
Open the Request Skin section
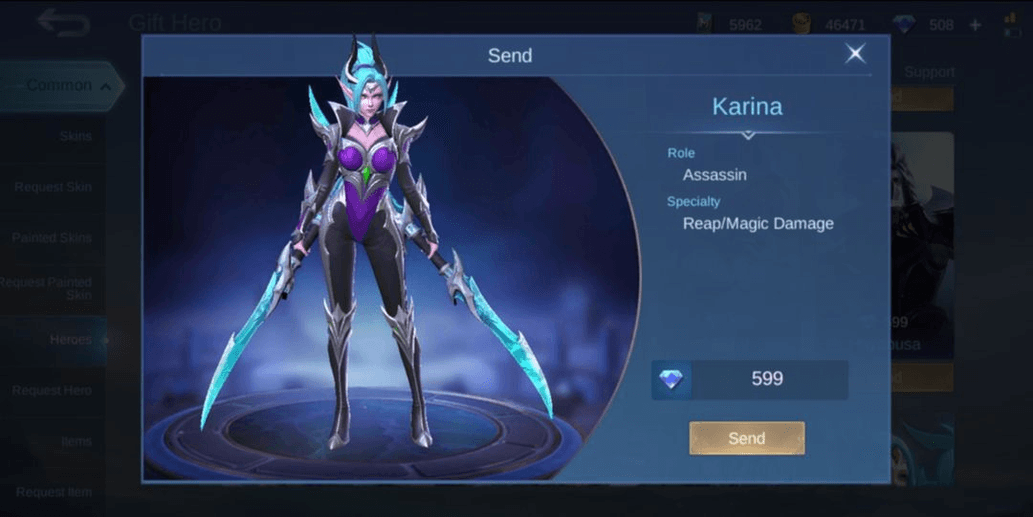53,187
